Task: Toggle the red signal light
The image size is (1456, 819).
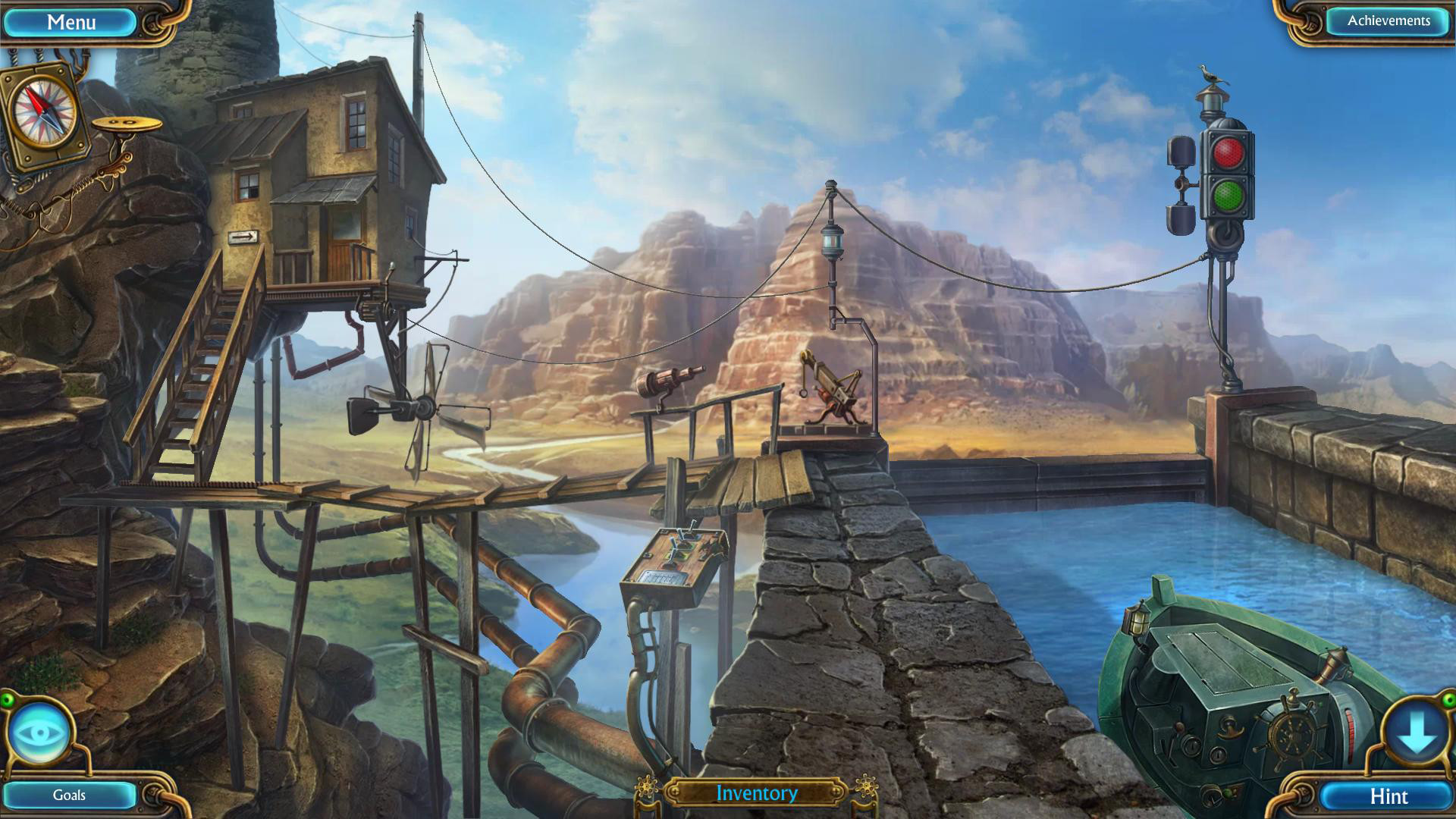Action: click(x=1228, y=151)
